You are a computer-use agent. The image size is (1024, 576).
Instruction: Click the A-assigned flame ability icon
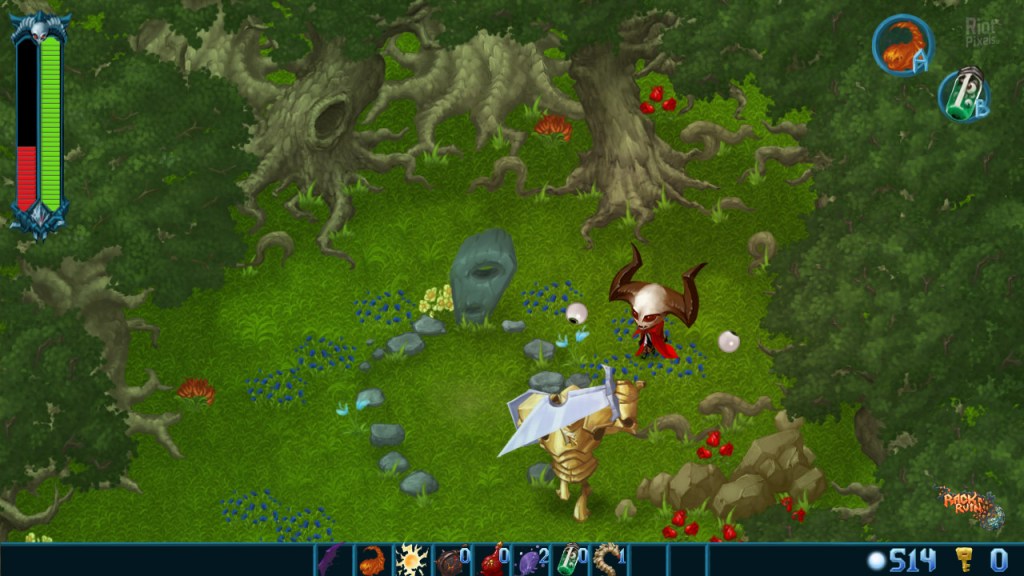tap(902, 44)
